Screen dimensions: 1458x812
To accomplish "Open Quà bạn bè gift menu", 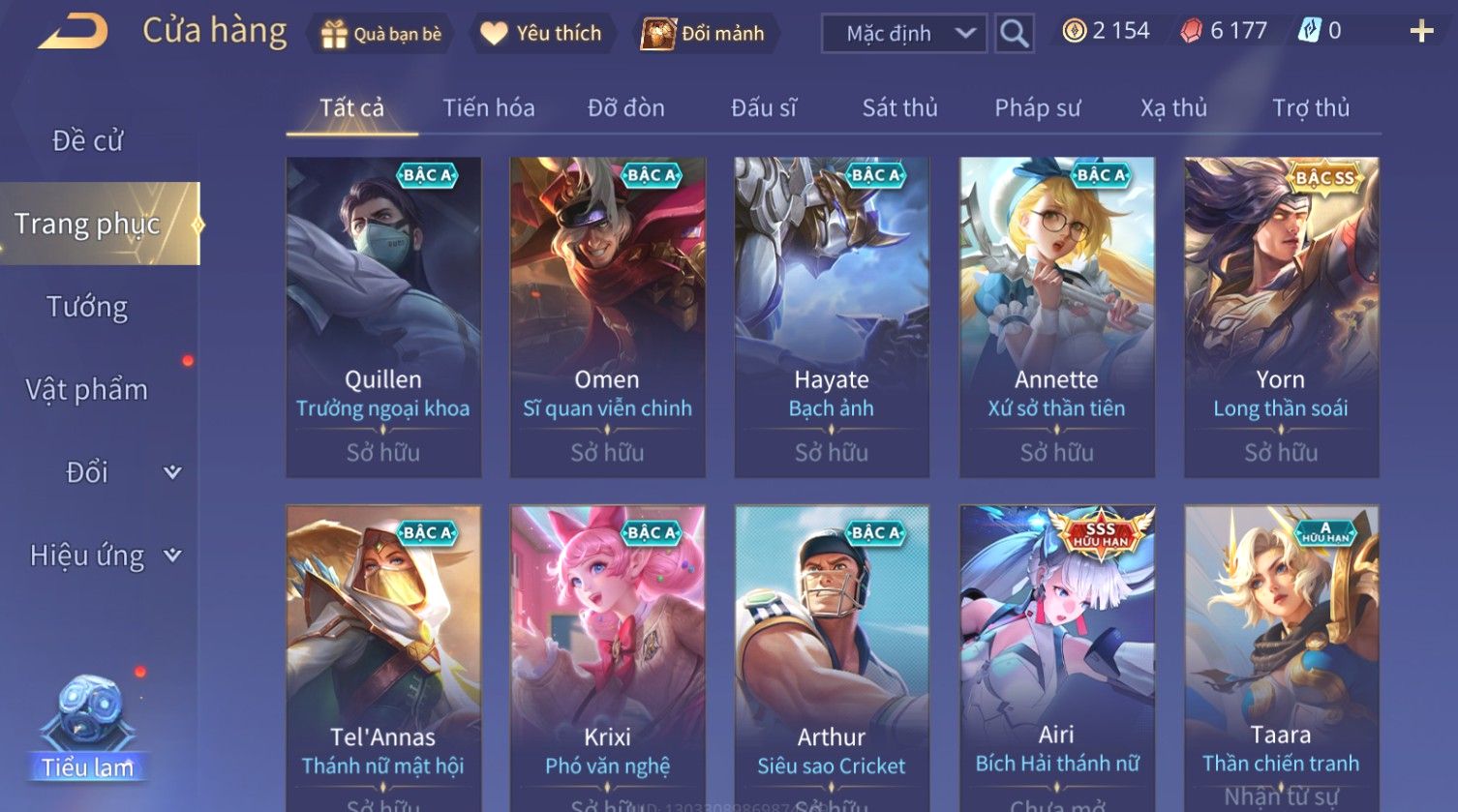I will [x=381, y=34].
